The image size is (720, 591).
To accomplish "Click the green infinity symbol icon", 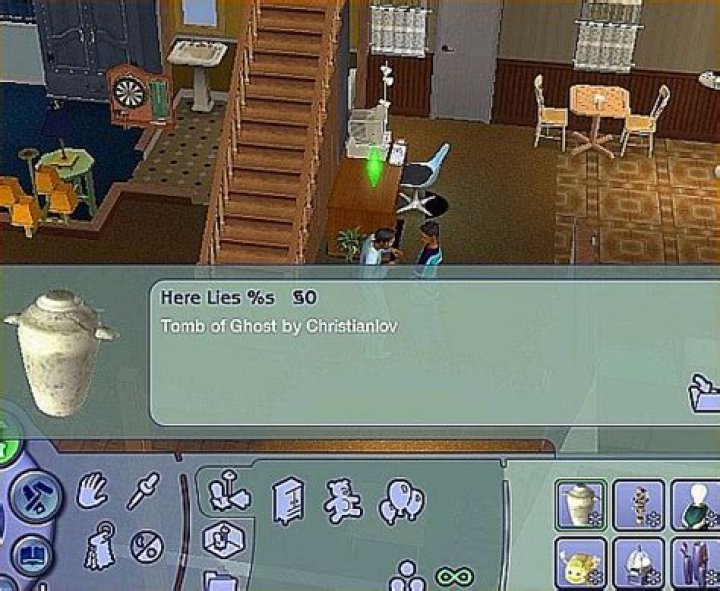I will [x=452, y=578].
